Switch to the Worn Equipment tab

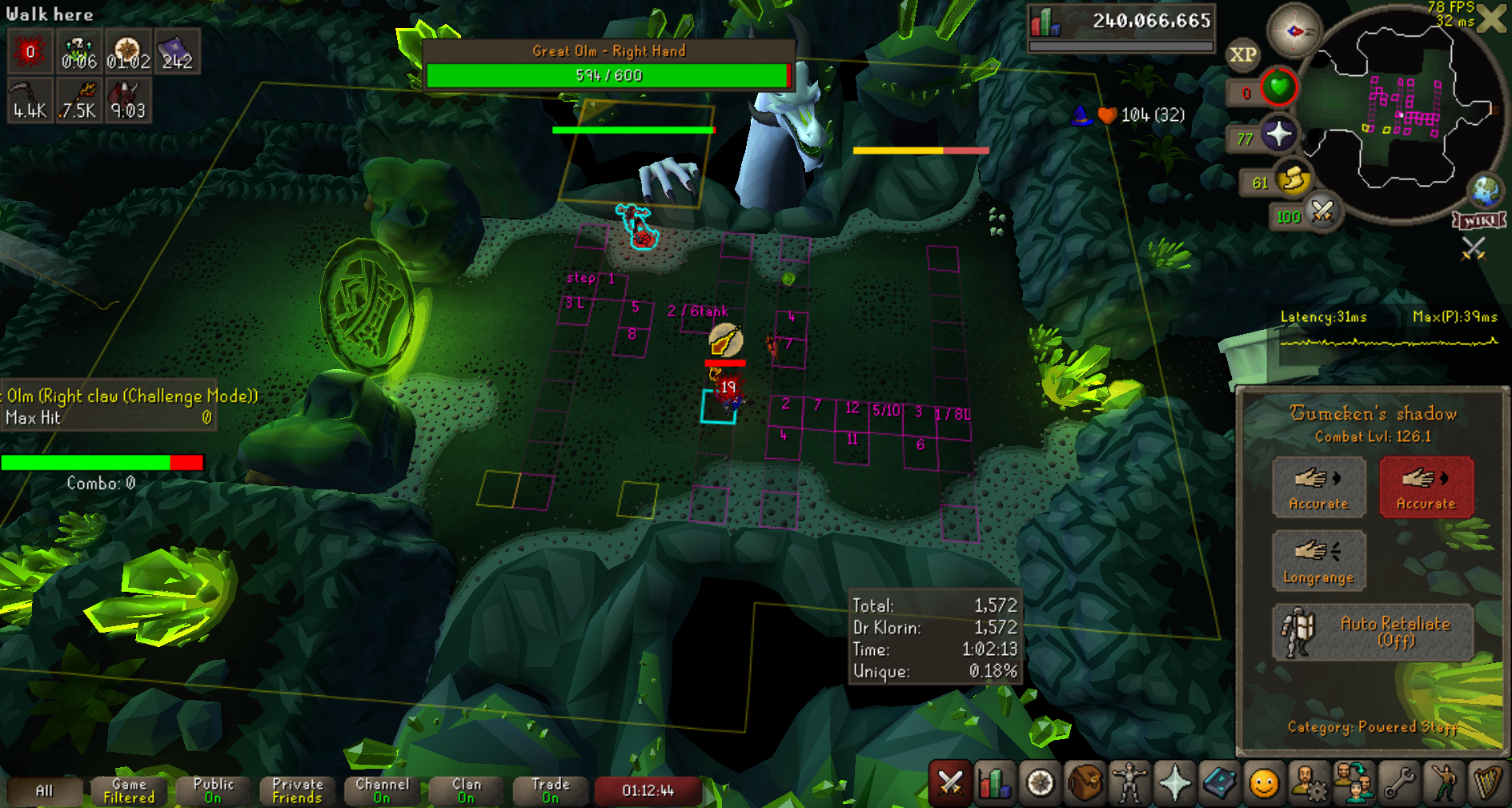(1129, 782)
